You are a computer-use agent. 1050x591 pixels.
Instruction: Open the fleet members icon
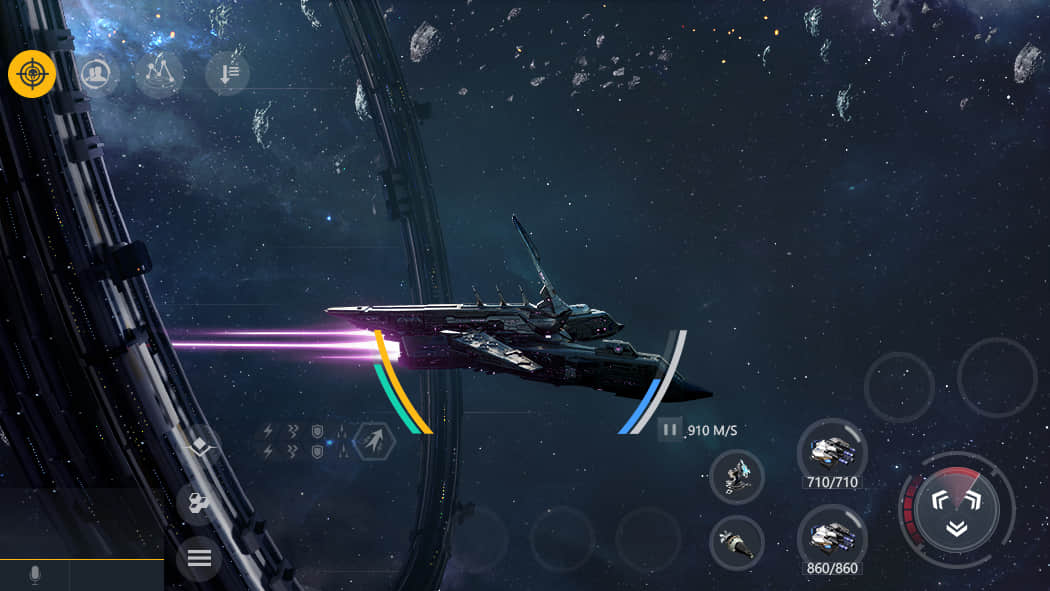[x=97, y=73]
